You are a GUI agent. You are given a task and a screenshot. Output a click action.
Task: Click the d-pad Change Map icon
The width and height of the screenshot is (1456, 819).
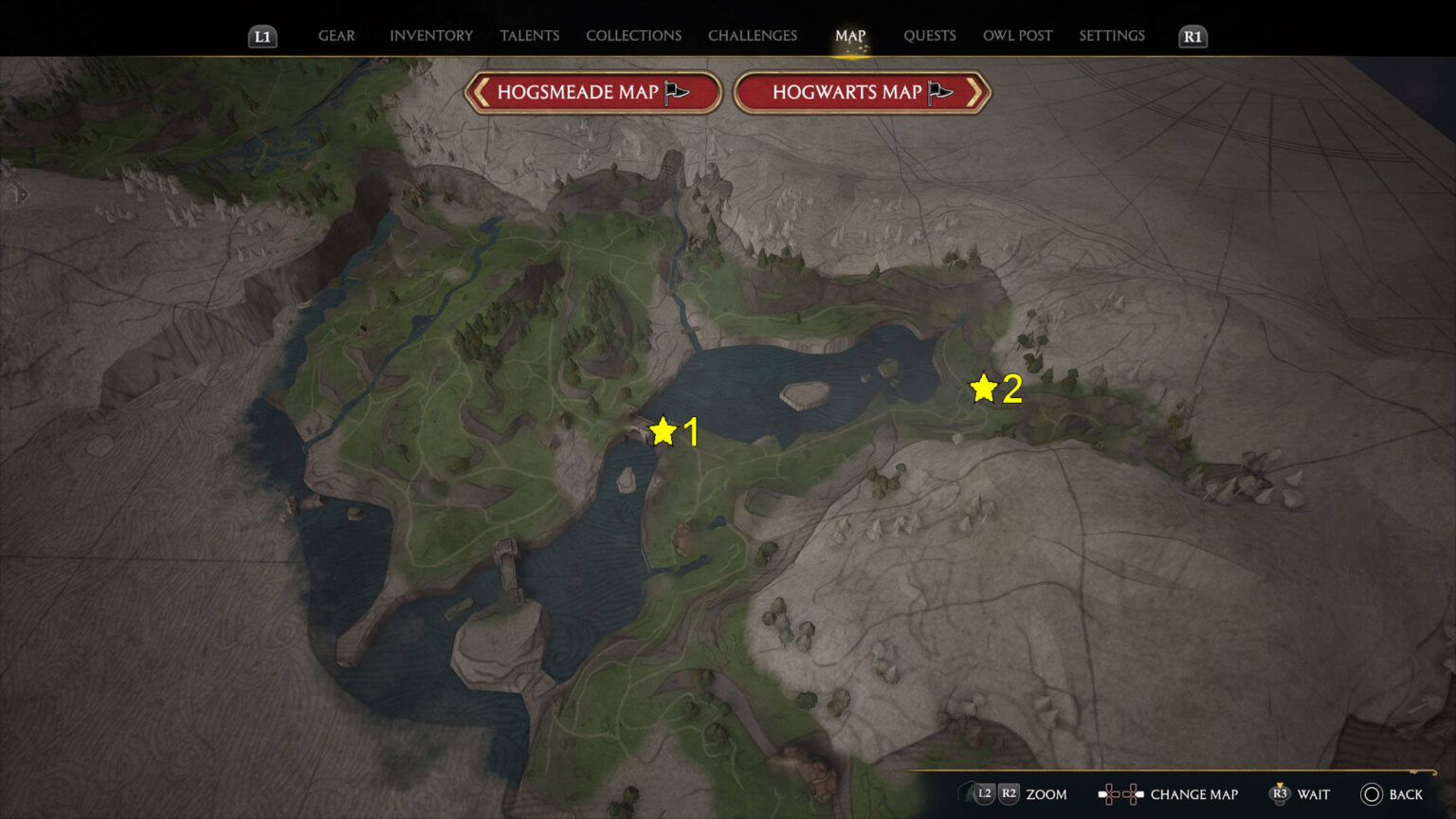(1119, 793)
